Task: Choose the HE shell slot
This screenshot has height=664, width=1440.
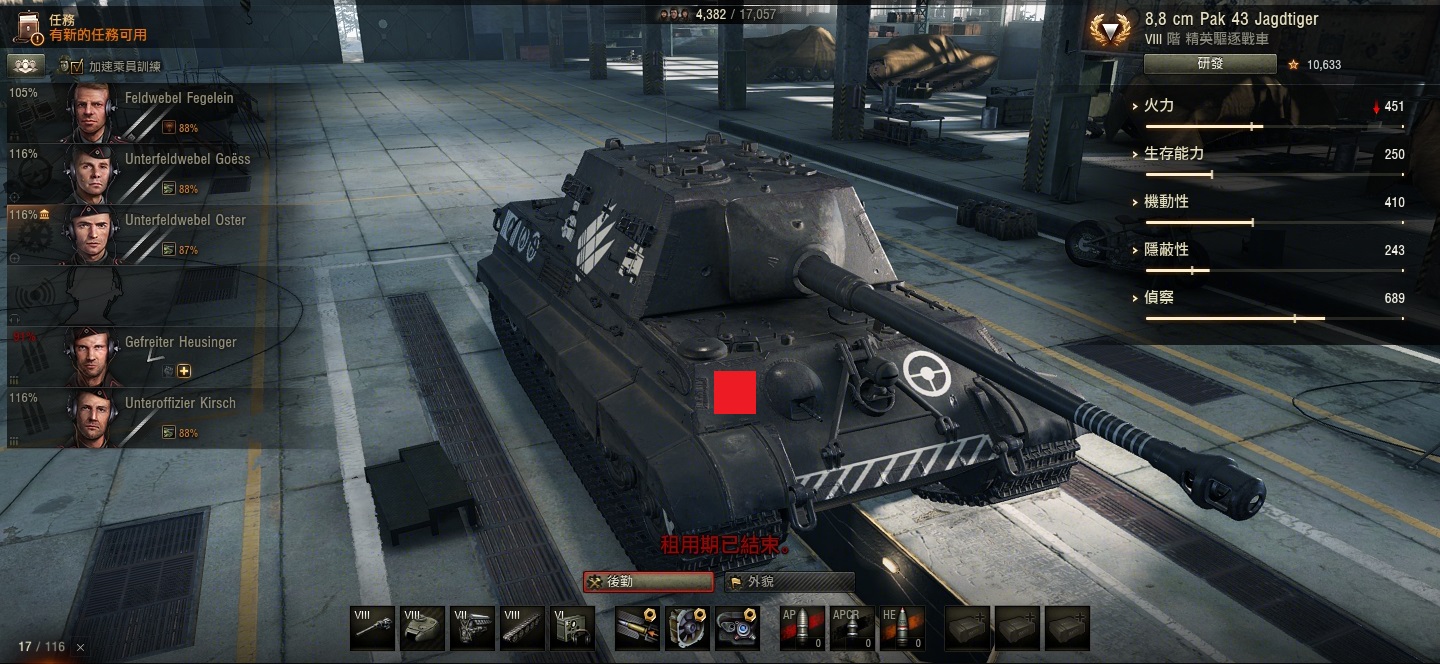Action: coord(901,628)
